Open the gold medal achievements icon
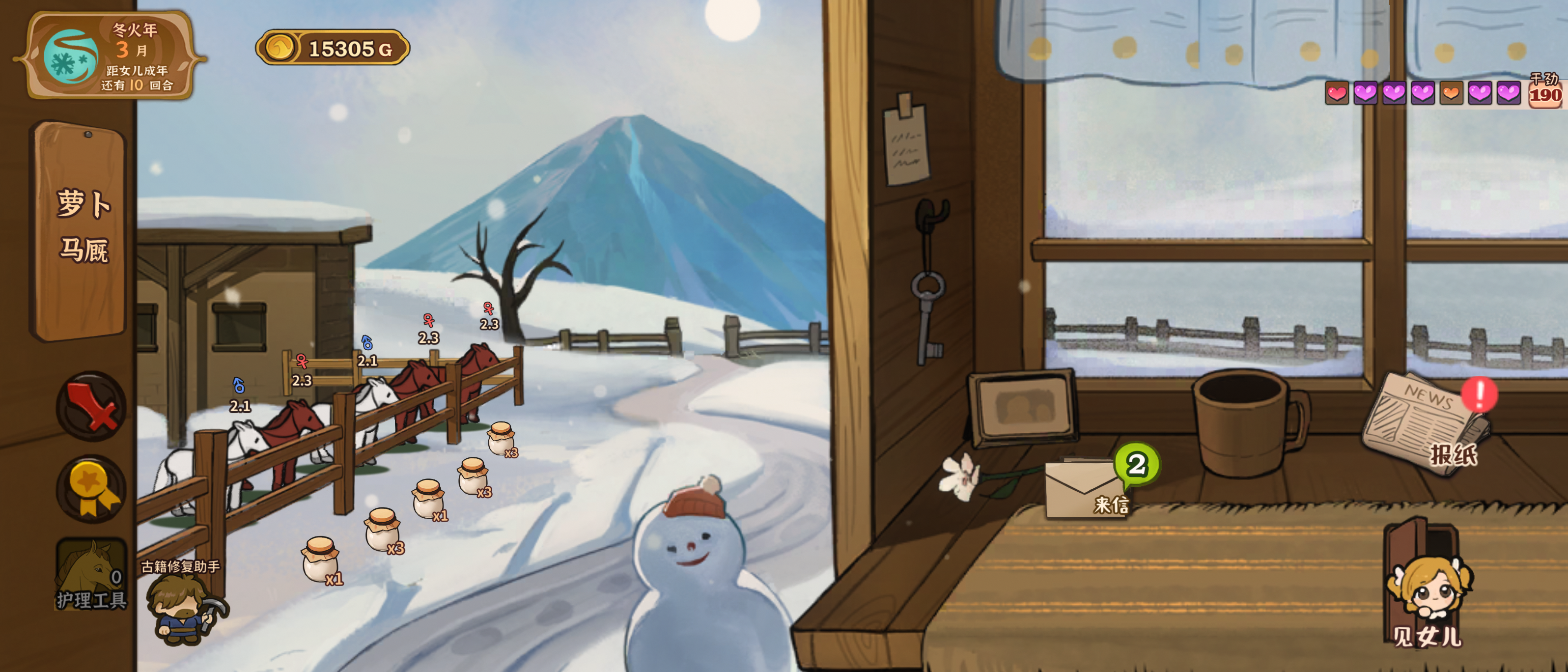Screen dimensions: 1568x672 click(x=91, y=489)
